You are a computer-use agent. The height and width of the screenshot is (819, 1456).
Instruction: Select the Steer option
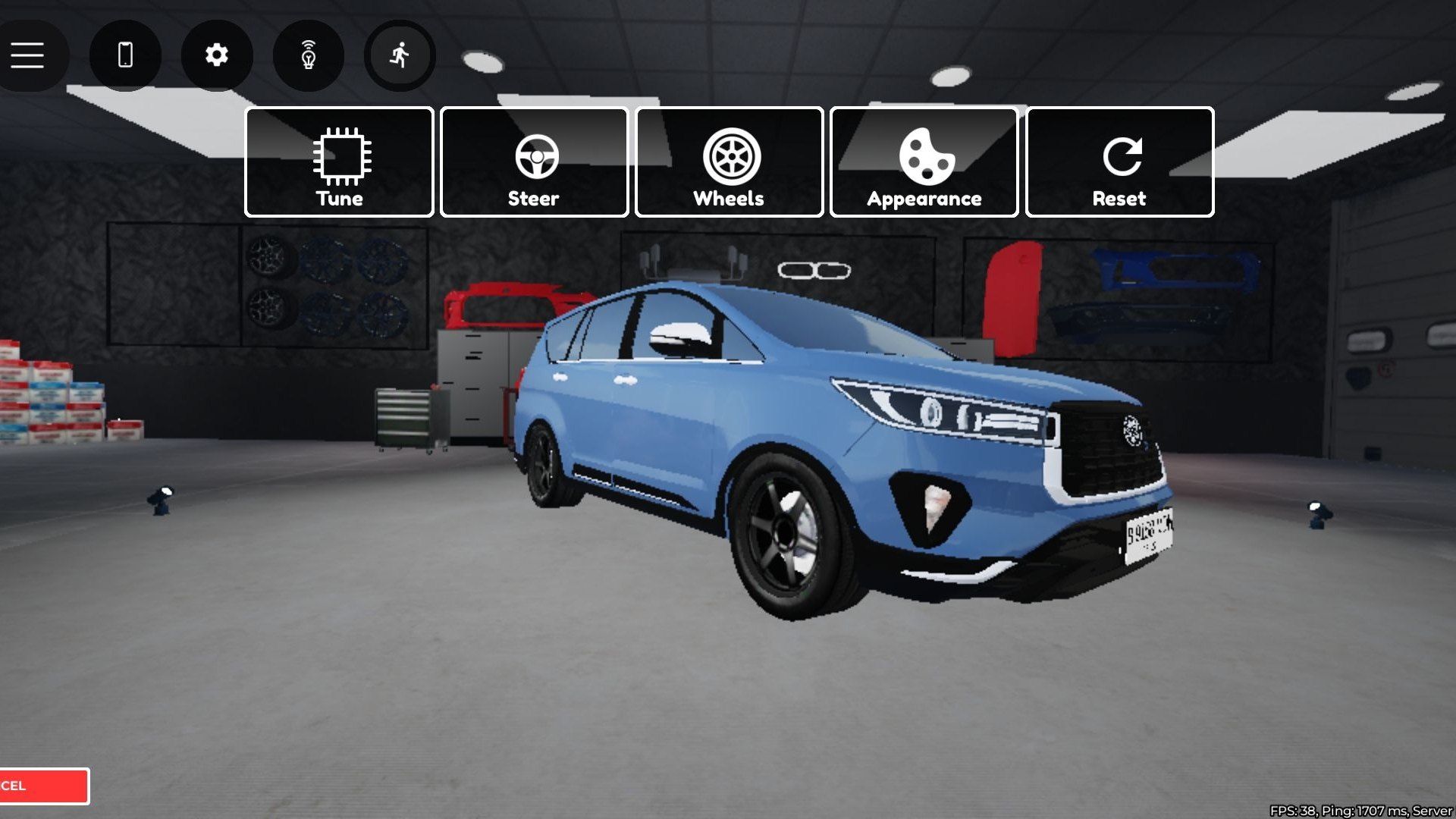point(534,162)
